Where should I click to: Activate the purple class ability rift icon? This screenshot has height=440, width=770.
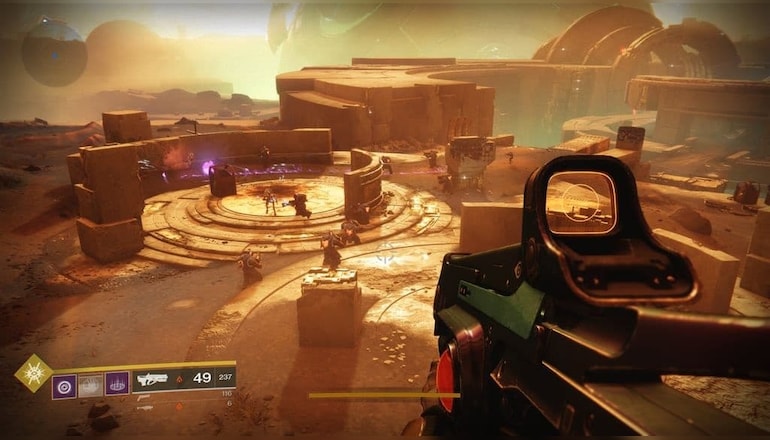coord(117,383)
